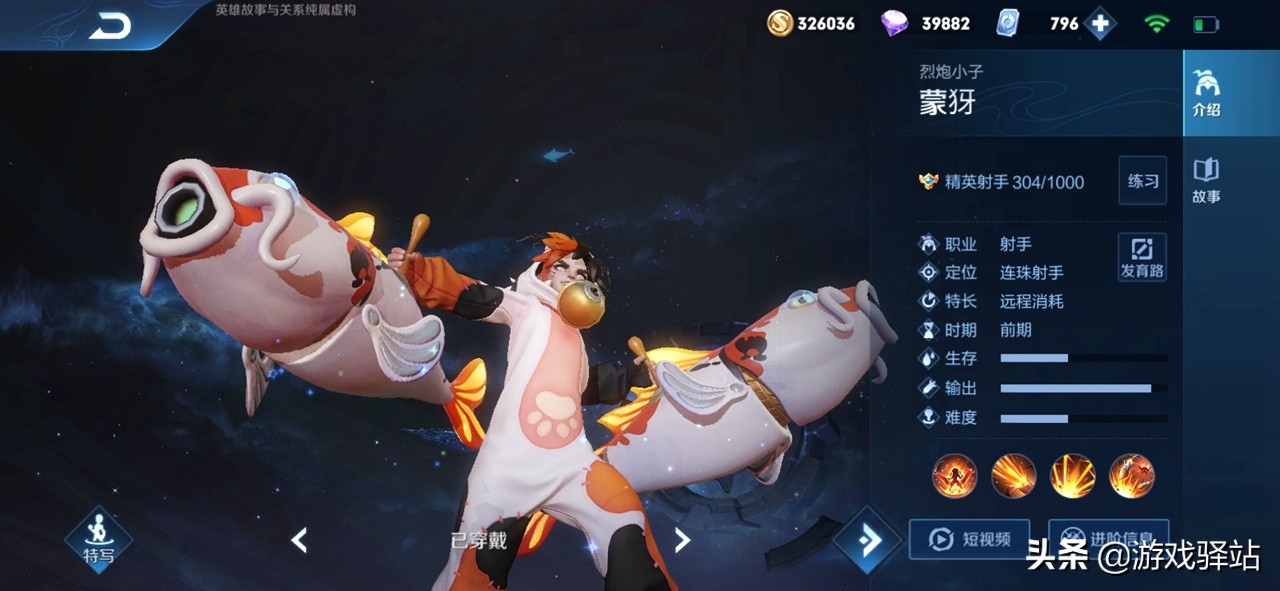Open the 介绍 (Introduction) tab
This screenshot has height=591, width=1280.
pyautogui.click(x=1207, y=94)
